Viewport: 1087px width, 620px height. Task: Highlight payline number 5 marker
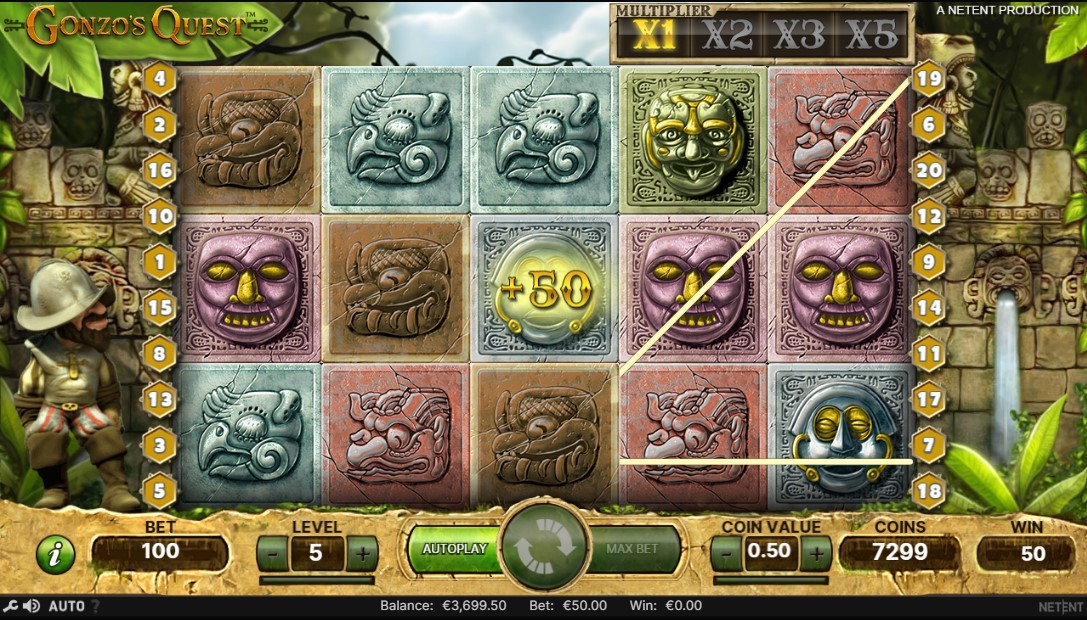tap(159, 491)
